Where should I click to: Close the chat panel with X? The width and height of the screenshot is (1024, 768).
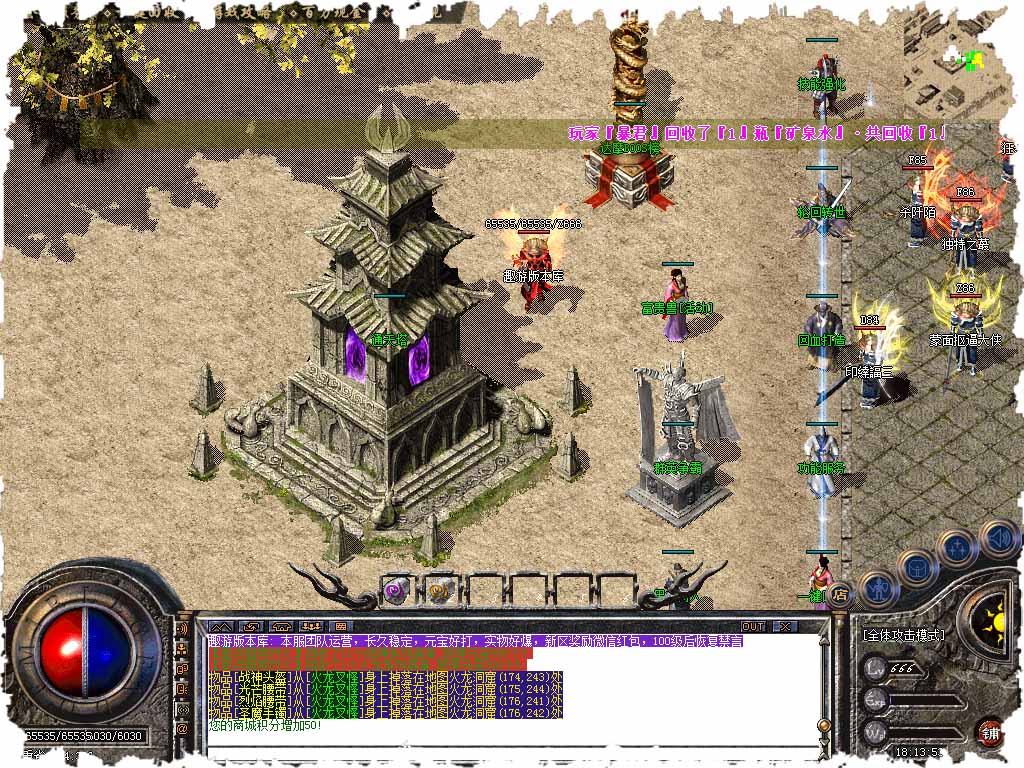click(x=786, y=627)
